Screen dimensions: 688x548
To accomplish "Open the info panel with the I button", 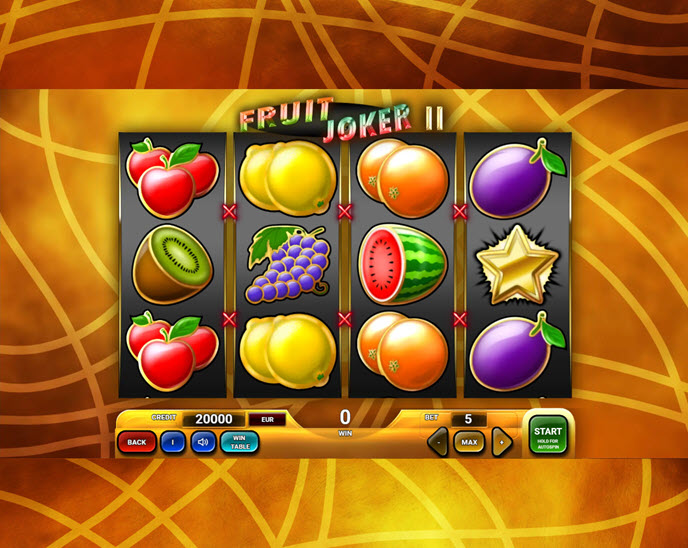I will (173, 441).
